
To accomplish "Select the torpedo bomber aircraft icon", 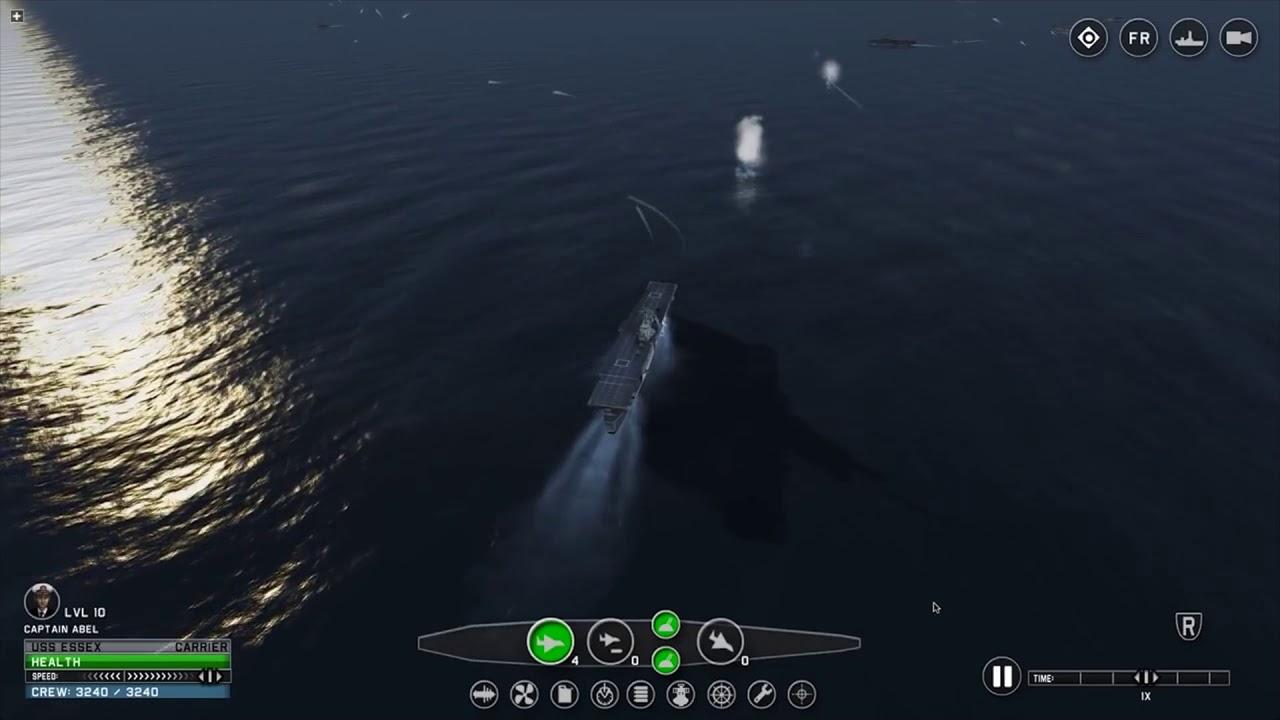I will 611,642.
